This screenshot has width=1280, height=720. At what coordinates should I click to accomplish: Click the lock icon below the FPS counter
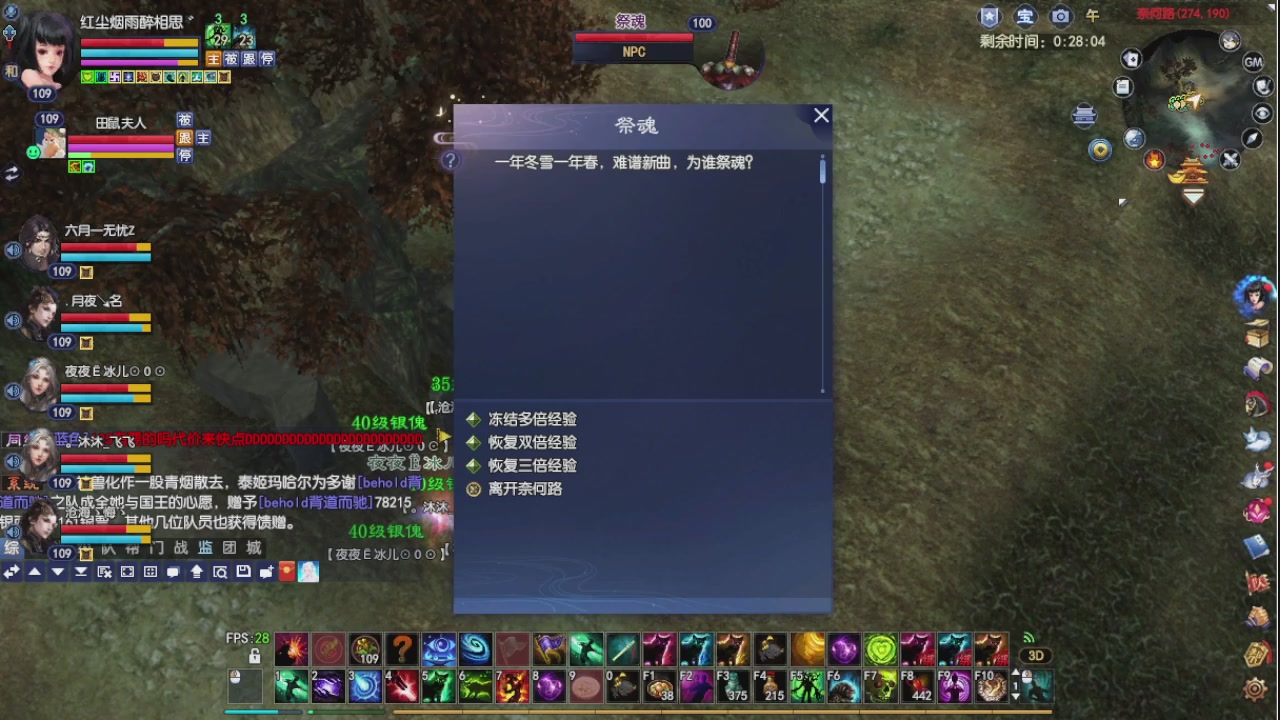point(256,653)
